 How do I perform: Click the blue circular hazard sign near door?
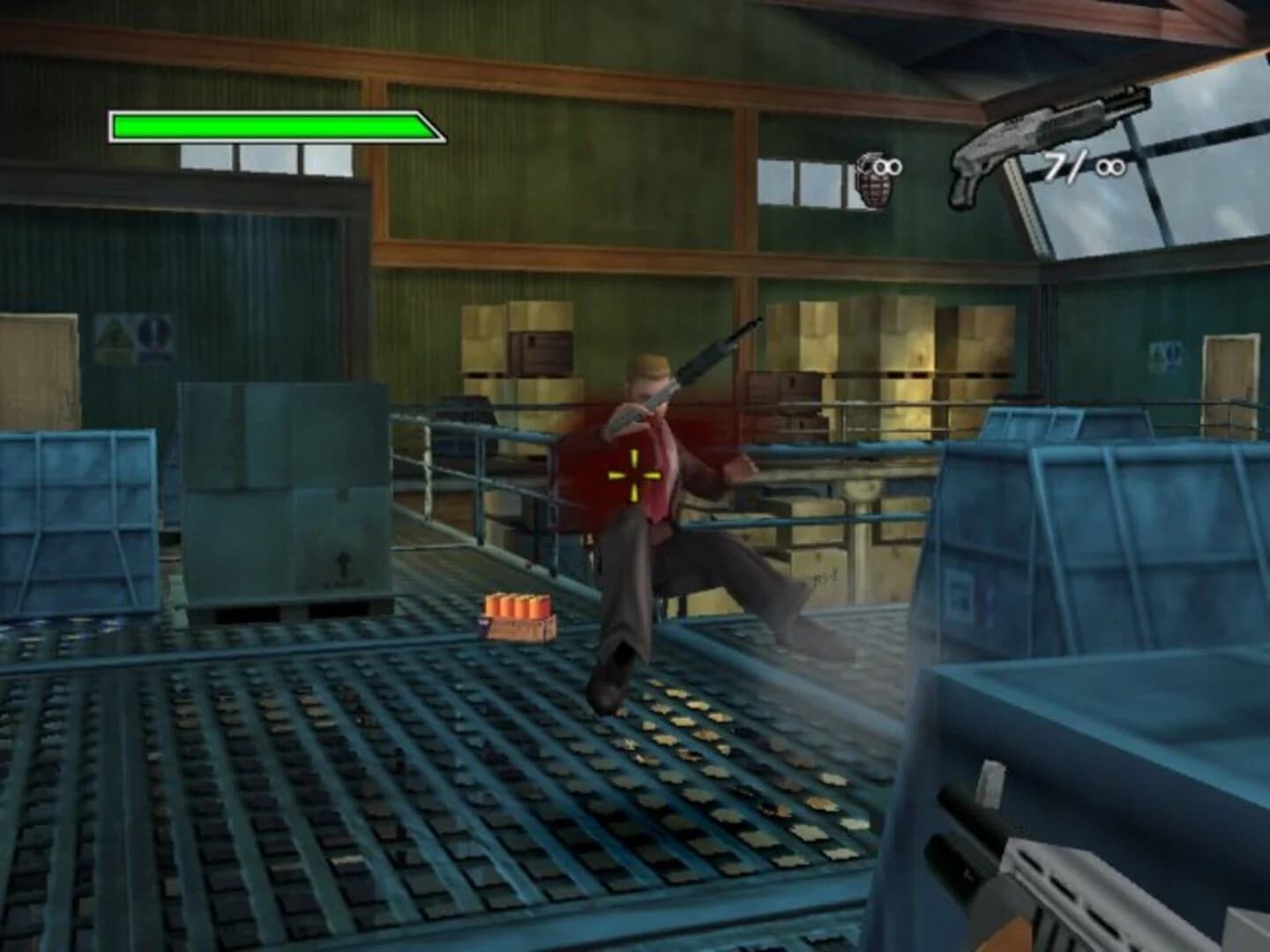pyautogui.click(x=153, y=333)
